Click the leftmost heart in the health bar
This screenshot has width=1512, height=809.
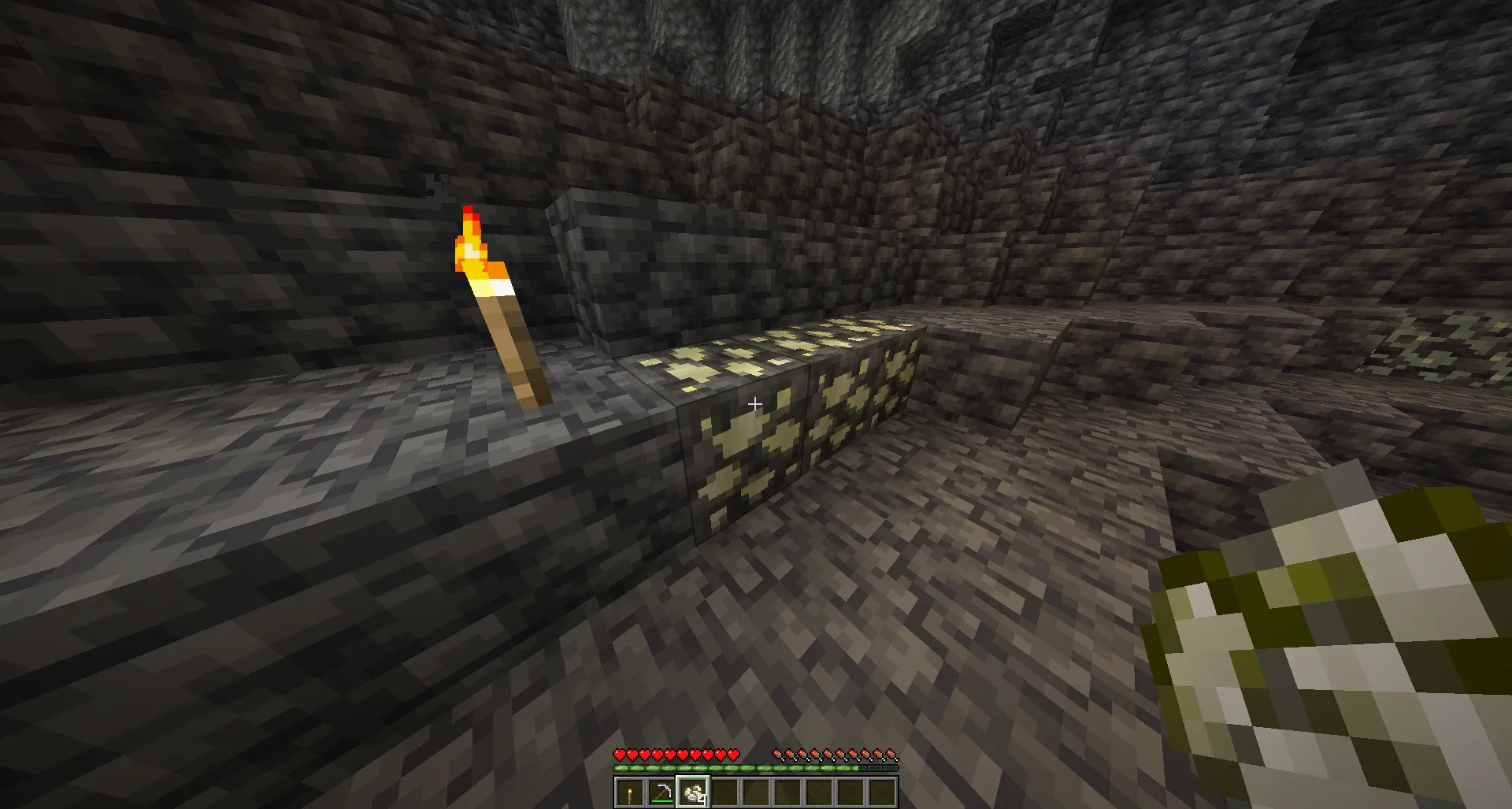(621, 755)
